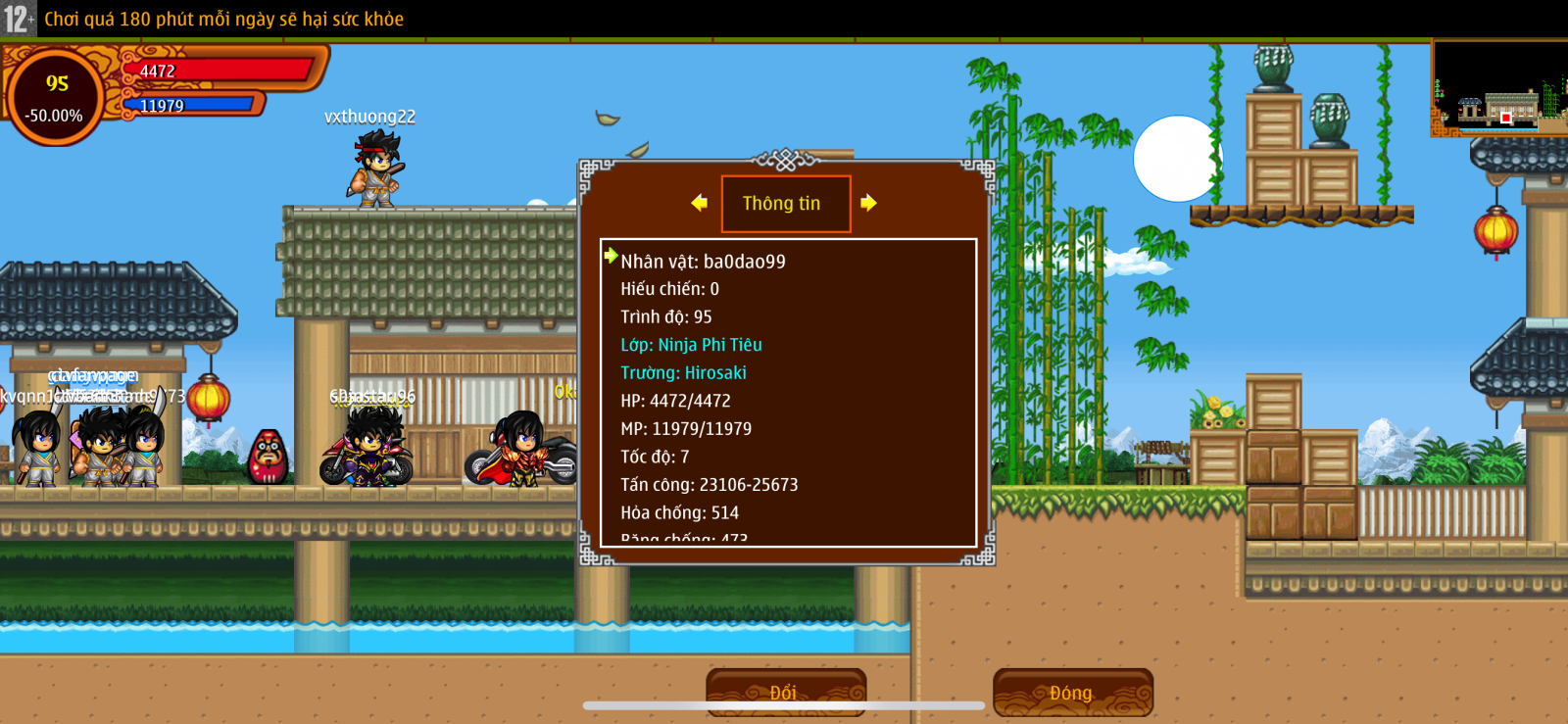
Task: Click the right yellow arrow beside Thông tin
Action: (x=868, y=203)
